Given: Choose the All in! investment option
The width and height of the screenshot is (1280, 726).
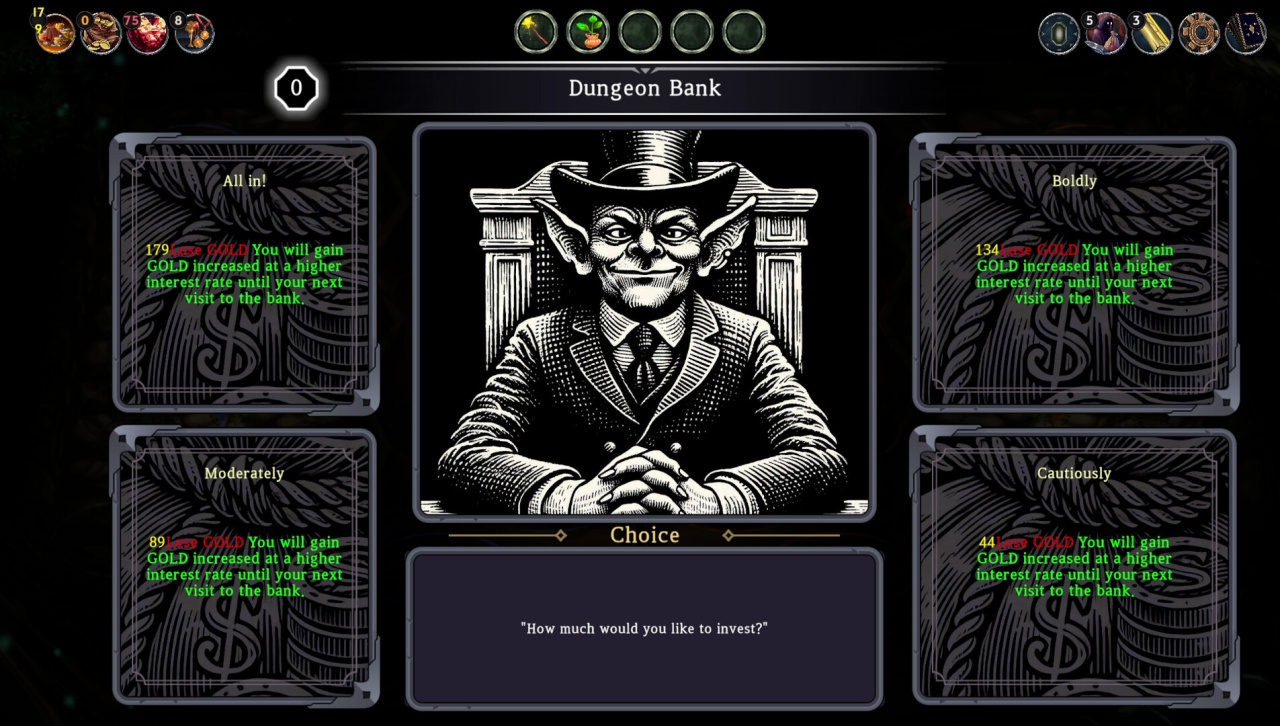Looking at the screenshot, I should point(245,273).
